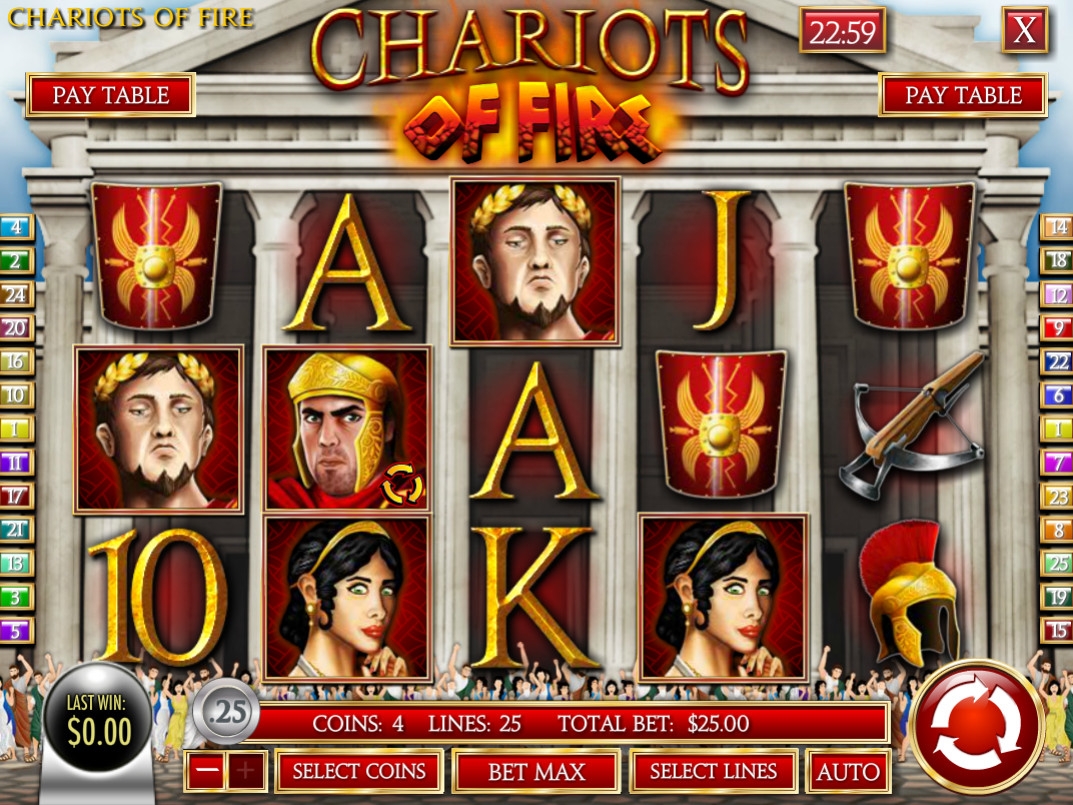This screenshot has height=805, width=1073.
Task: Choose payline marker number 22
Action: tap(1056, 361)
